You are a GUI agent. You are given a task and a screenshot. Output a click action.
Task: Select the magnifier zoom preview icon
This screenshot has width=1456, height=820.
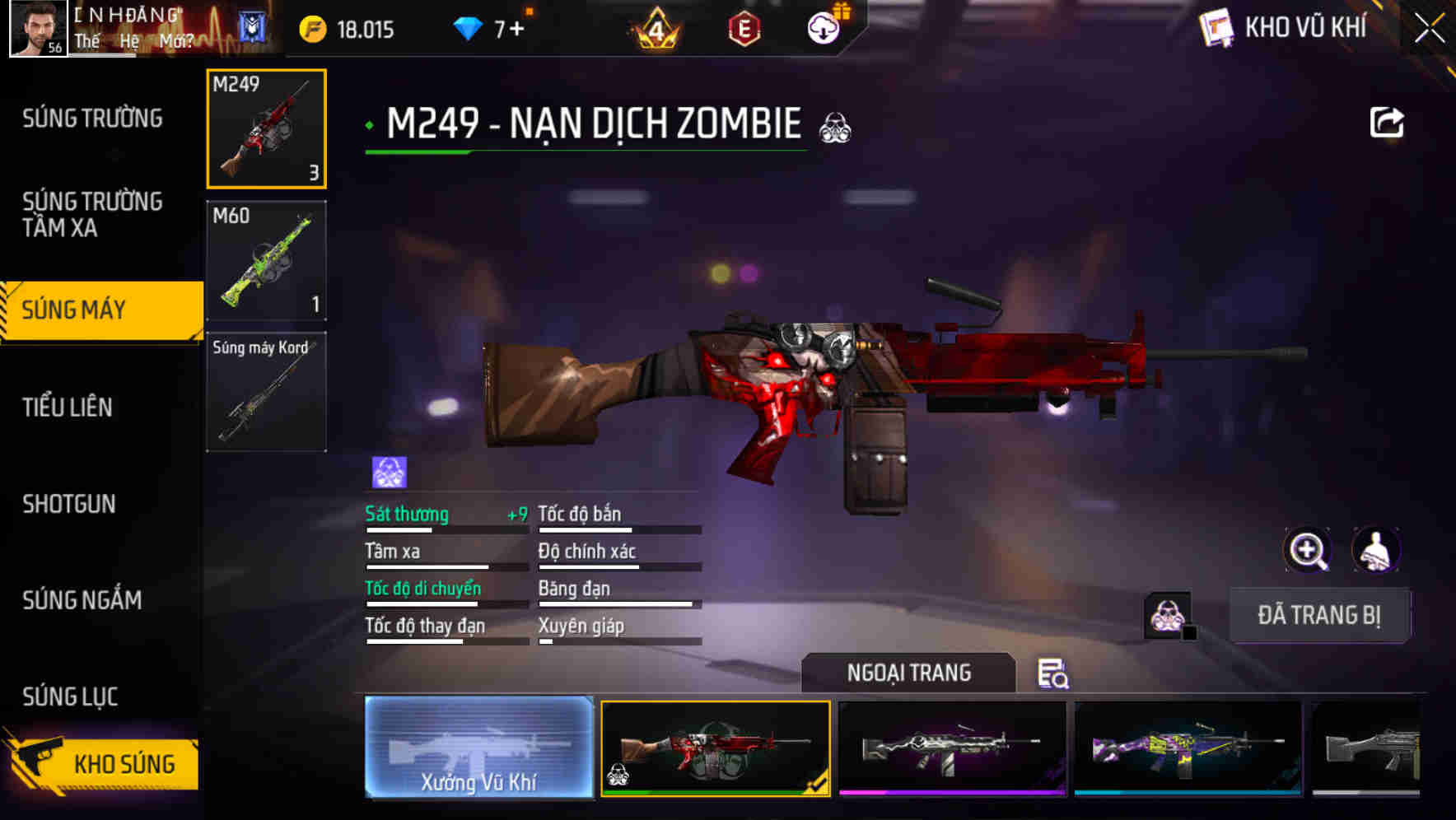(x=1309, y=550)
